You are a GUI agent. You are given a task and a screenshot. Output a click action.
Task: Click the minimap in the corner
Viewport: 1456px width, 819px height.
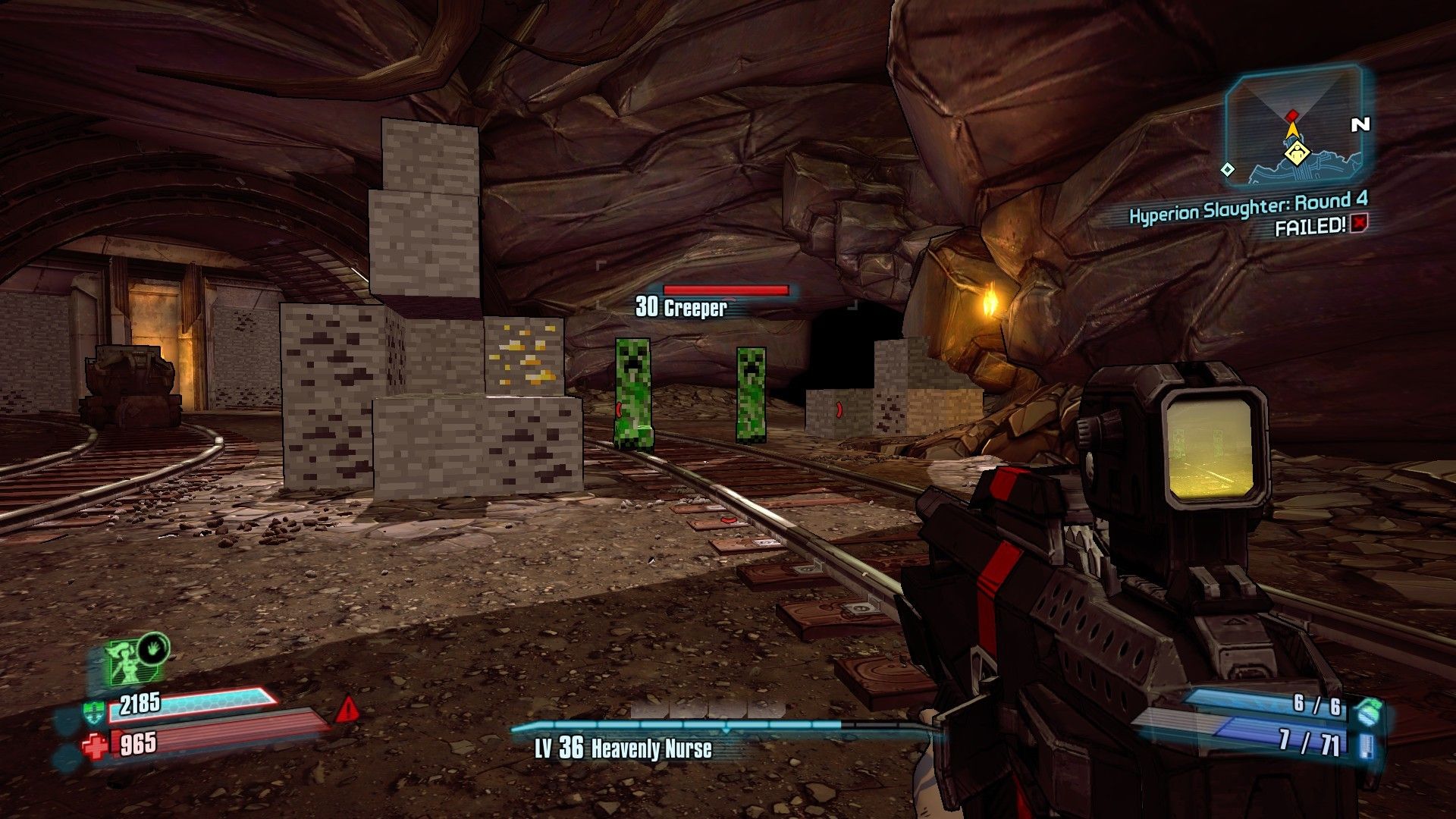point(1294,127)
